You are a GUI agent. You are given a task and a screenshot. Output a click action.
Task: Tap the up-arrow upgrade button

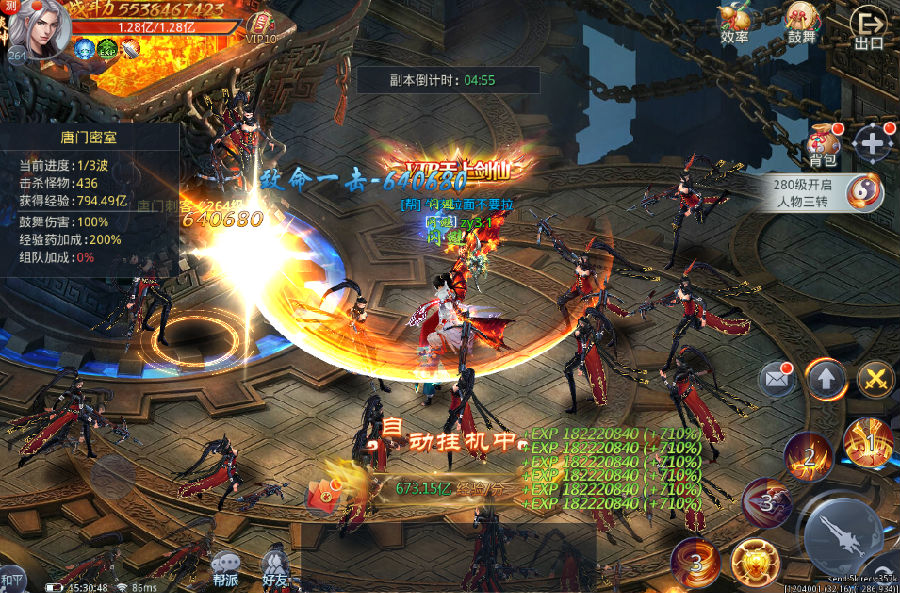tap(827, 378)
